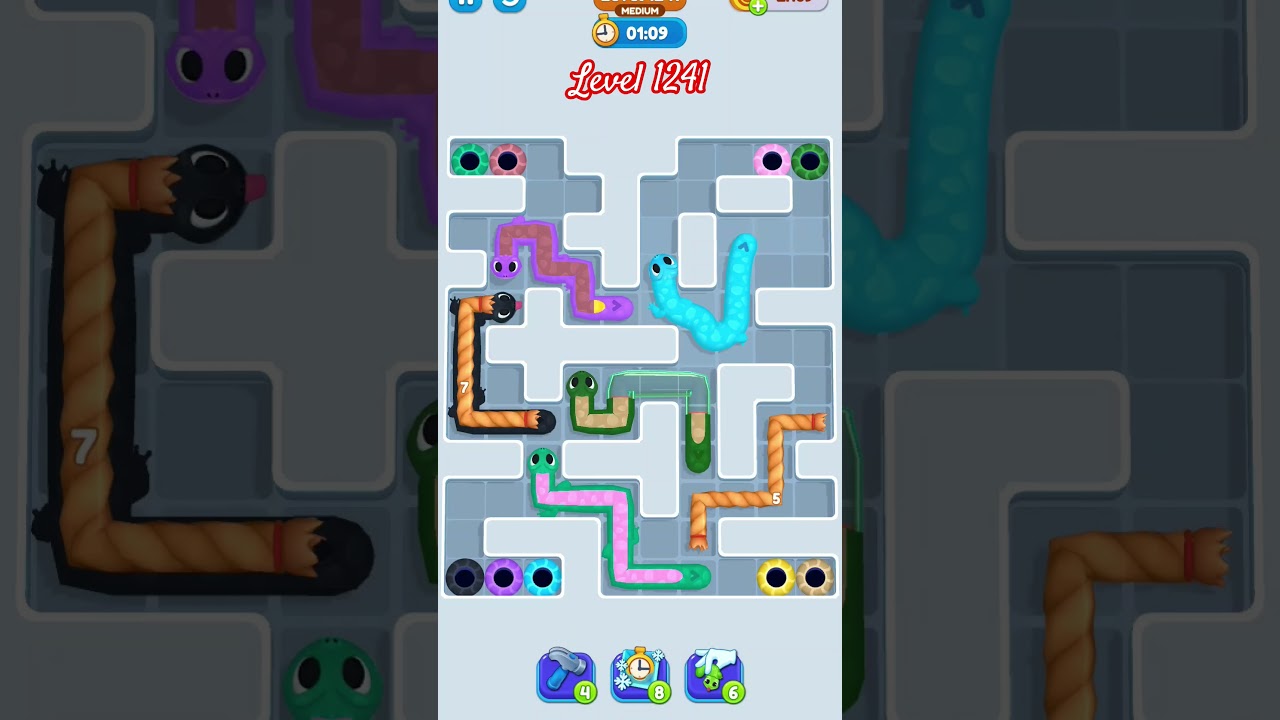This screenshot has width=1280, height=720.
Task: Click the green hole in top-left corner
Action: 468,158
